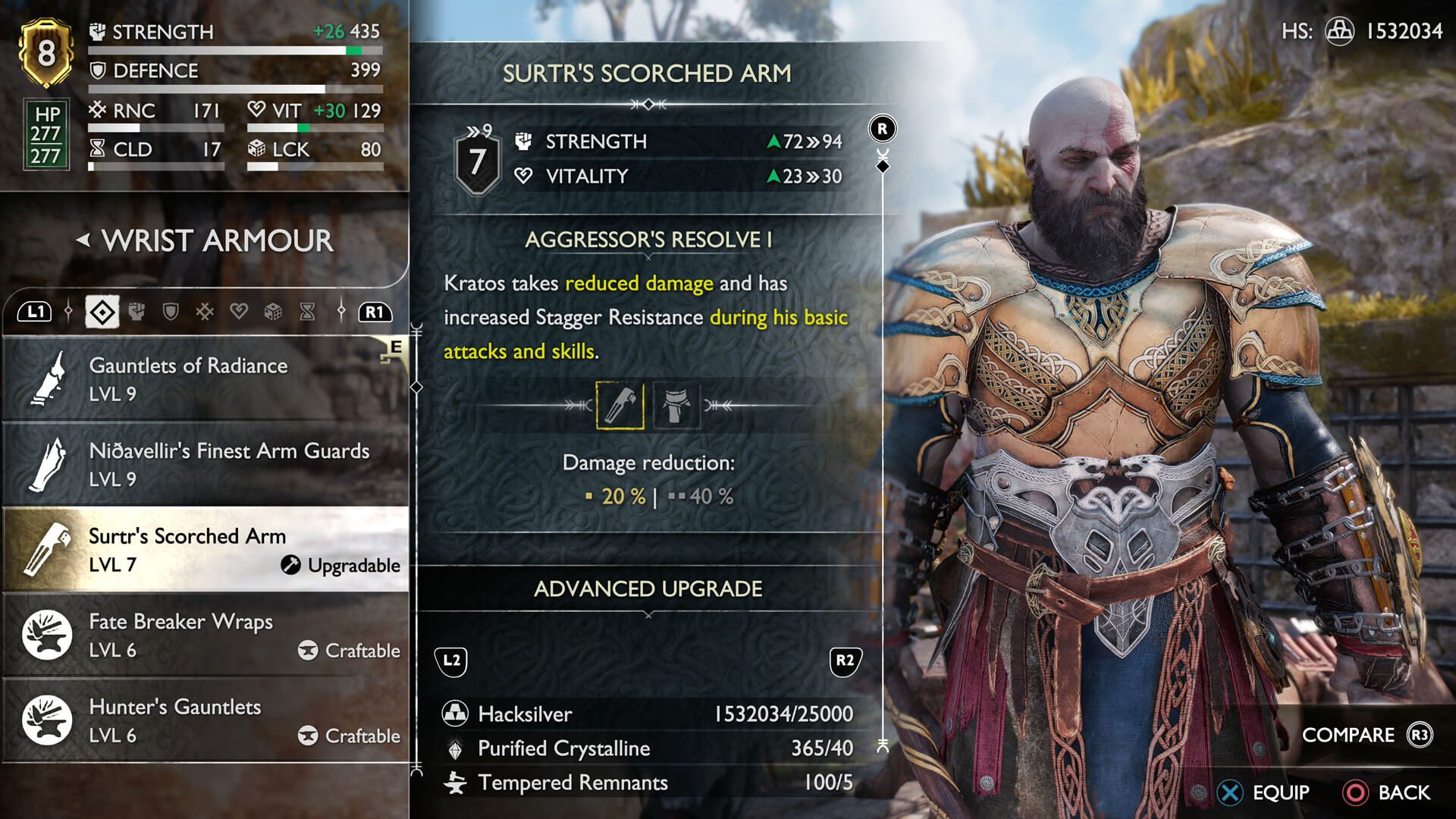Select the highlighted wrist piece set icon
This screenshot has height=819, width=1456.
tap(620, 406)
